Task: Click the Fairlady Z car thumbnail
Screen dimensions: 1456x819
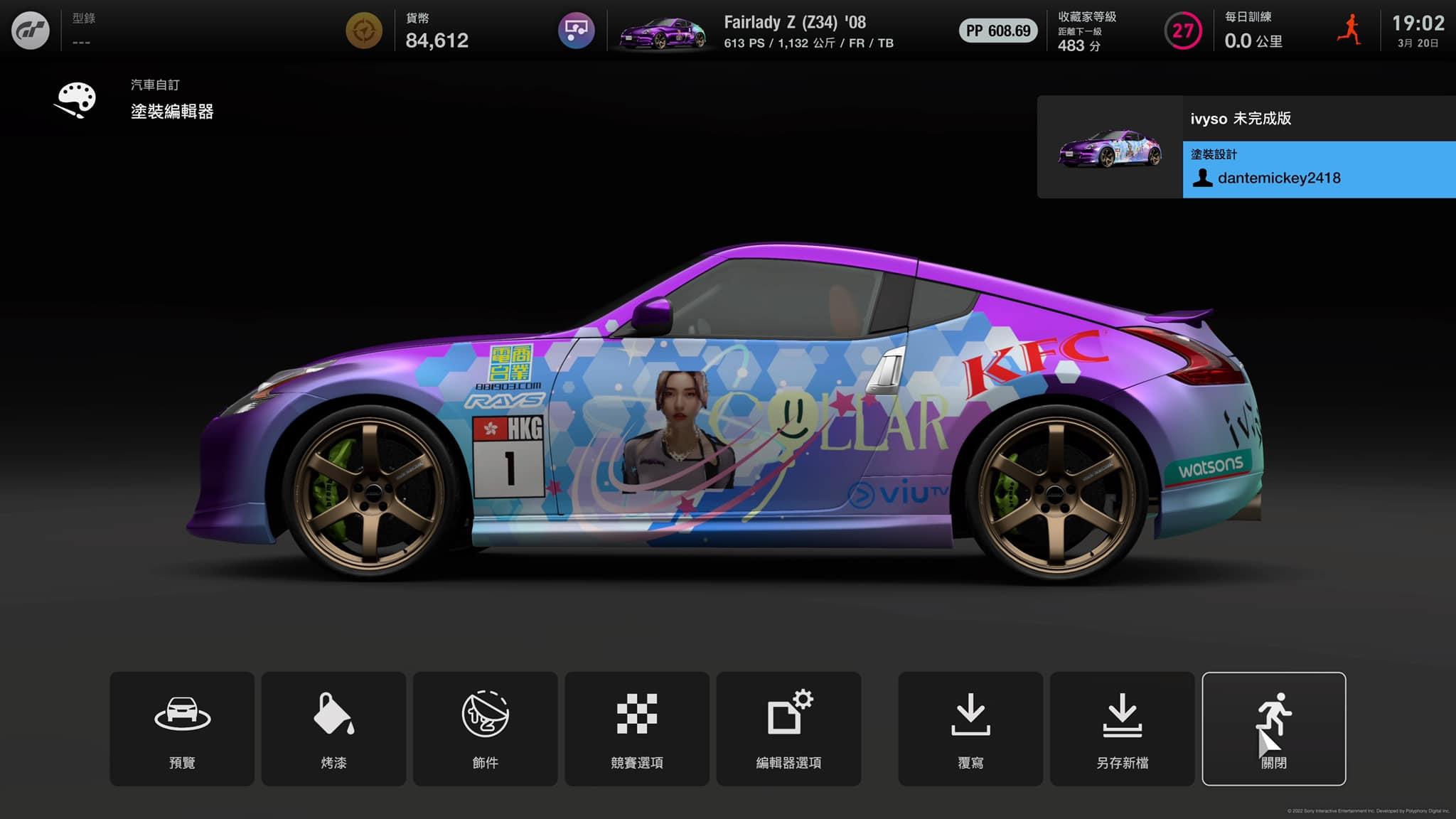Action: [662, 32]
